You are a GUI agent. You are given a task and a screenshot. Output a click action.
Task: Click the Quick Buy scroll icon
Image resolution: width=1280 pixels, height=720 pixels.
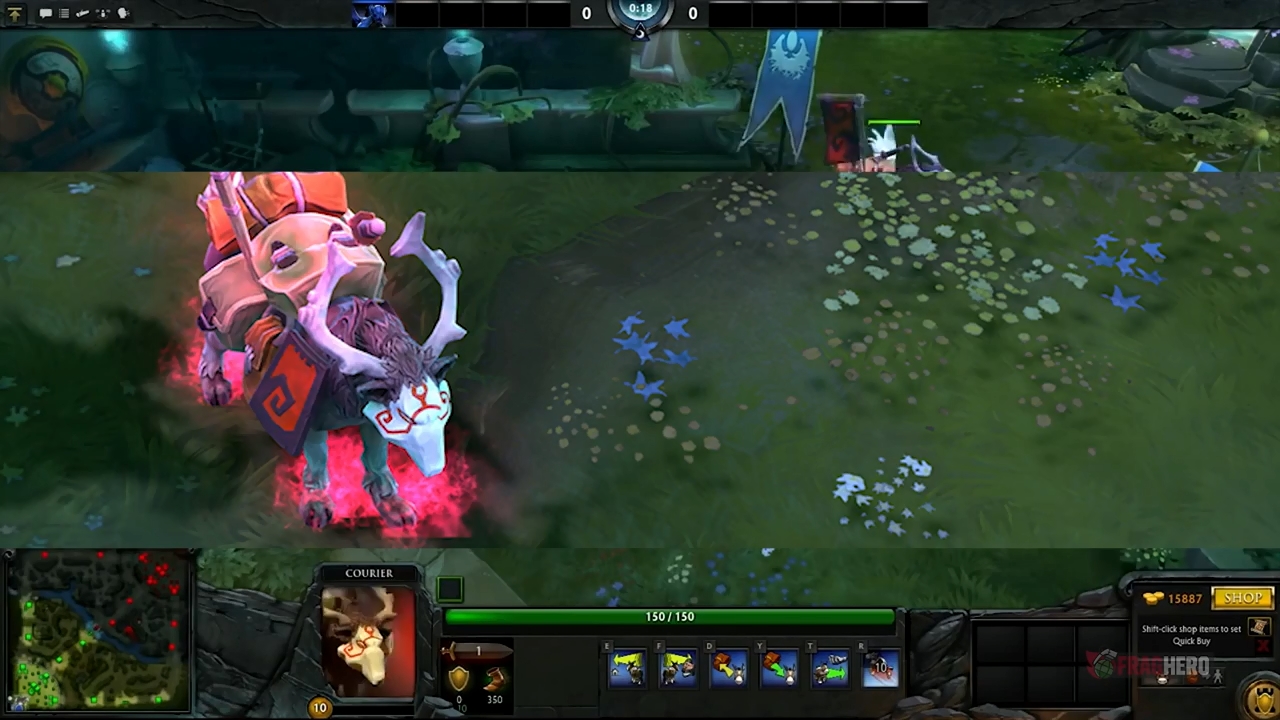pyautogui.click(x=1258, y=627)
